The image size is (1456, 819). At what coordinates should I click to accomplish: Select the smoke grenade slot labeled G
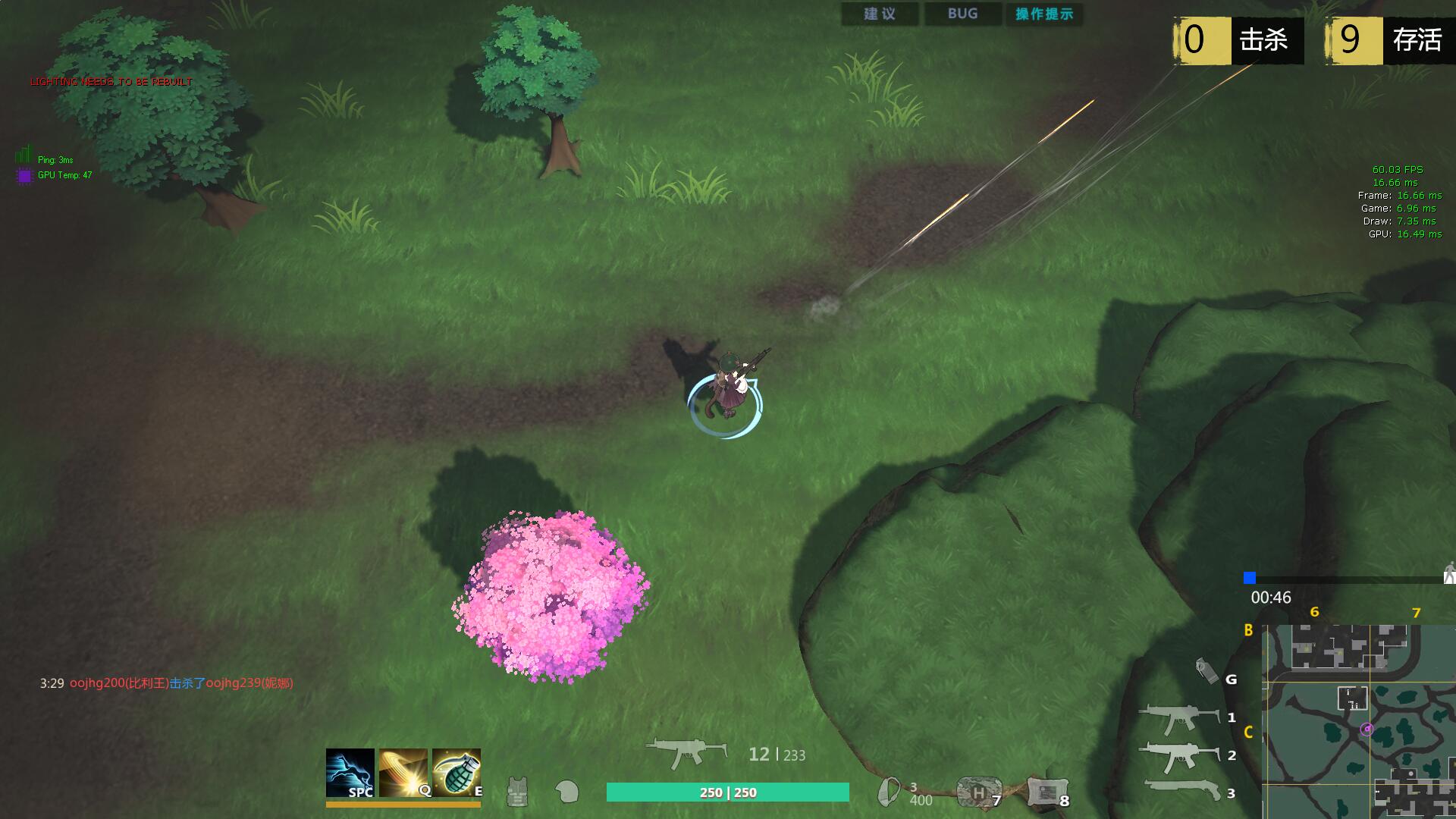(x=1206, y=670)
